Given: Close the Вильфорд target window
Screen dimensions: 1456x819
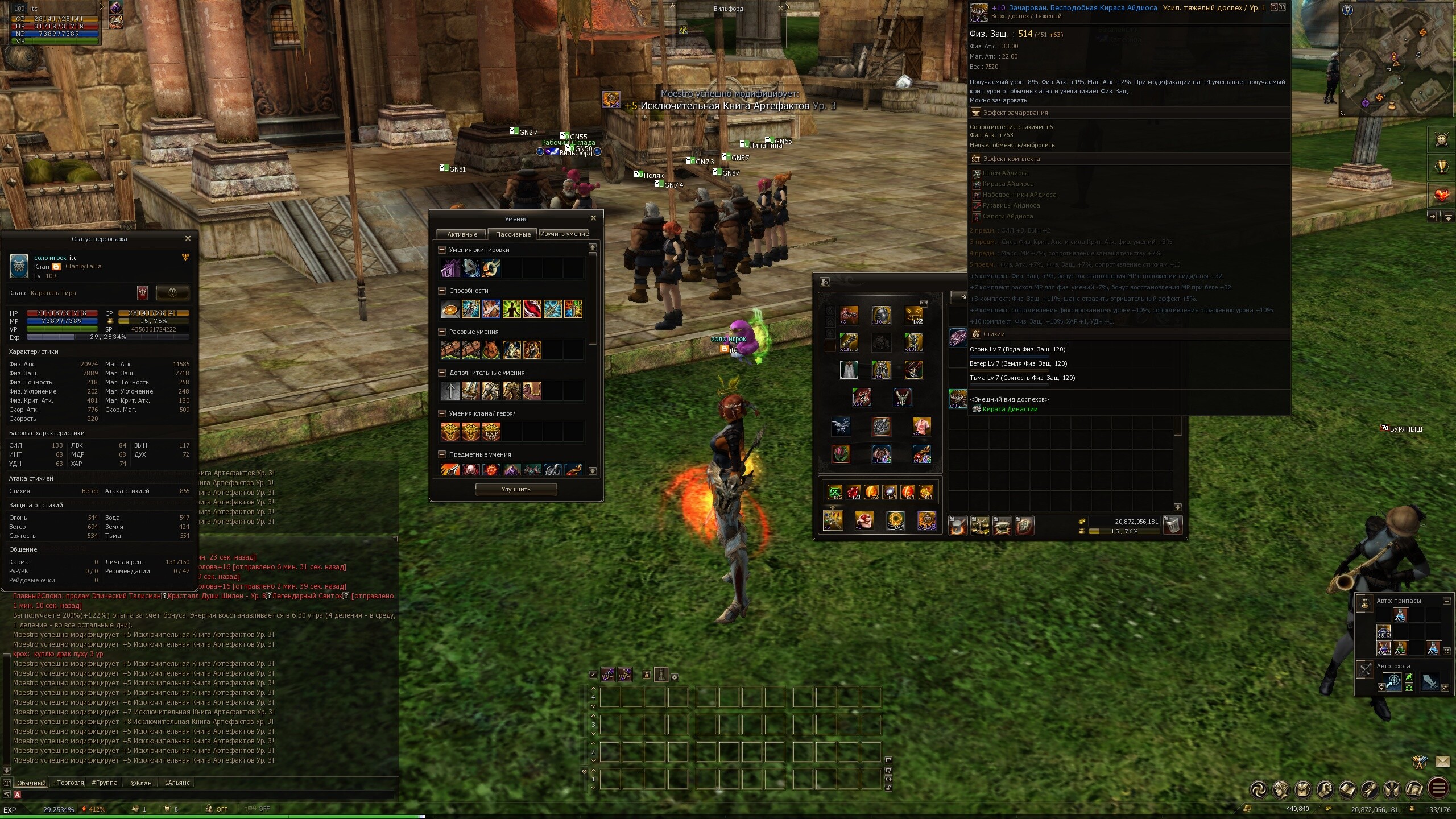Looking at the screenshot, I should 780,8.
